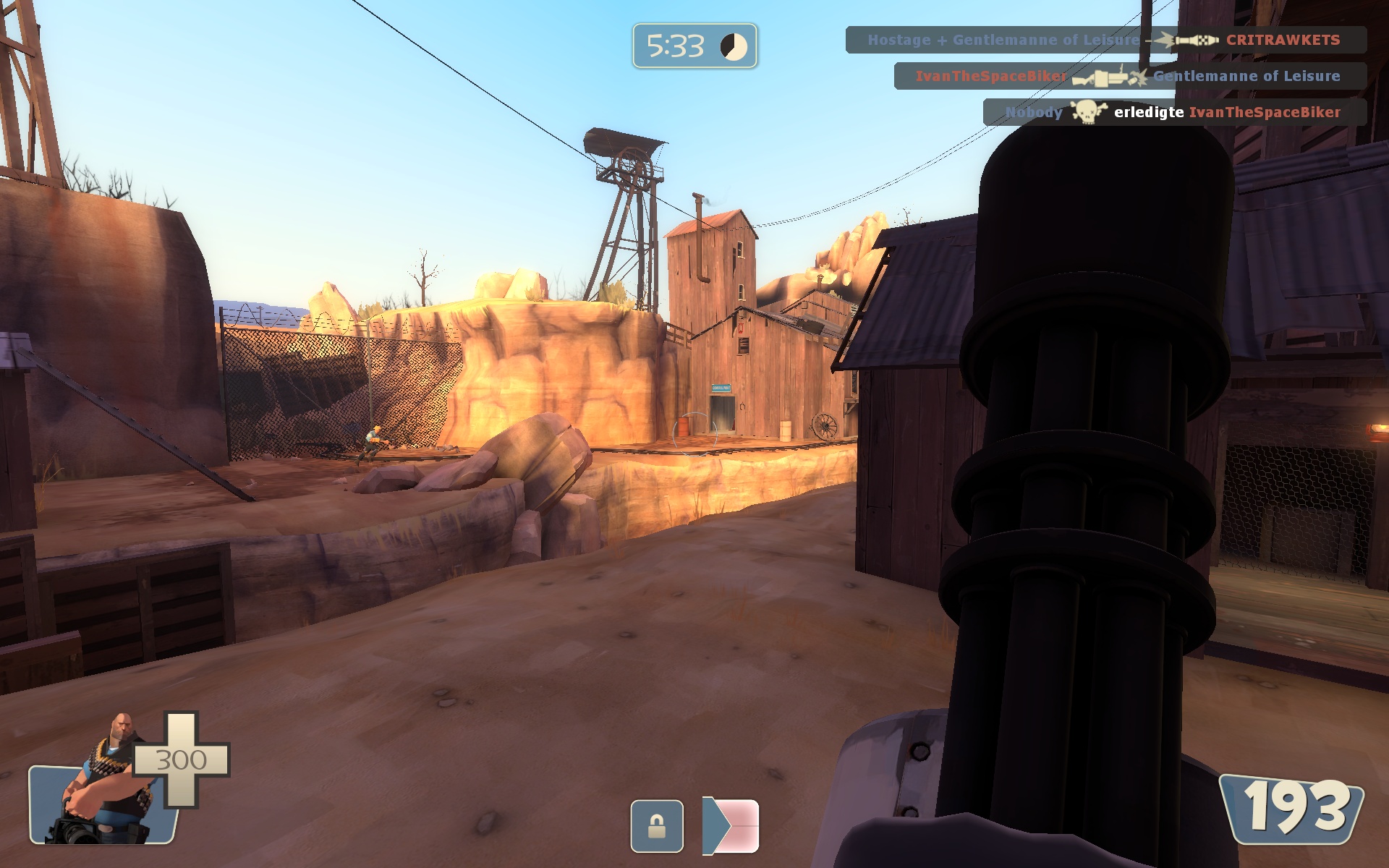Select the blue-and-white capture point icon
This screenshot has width=1389, height=868.
tap(731, 826)
